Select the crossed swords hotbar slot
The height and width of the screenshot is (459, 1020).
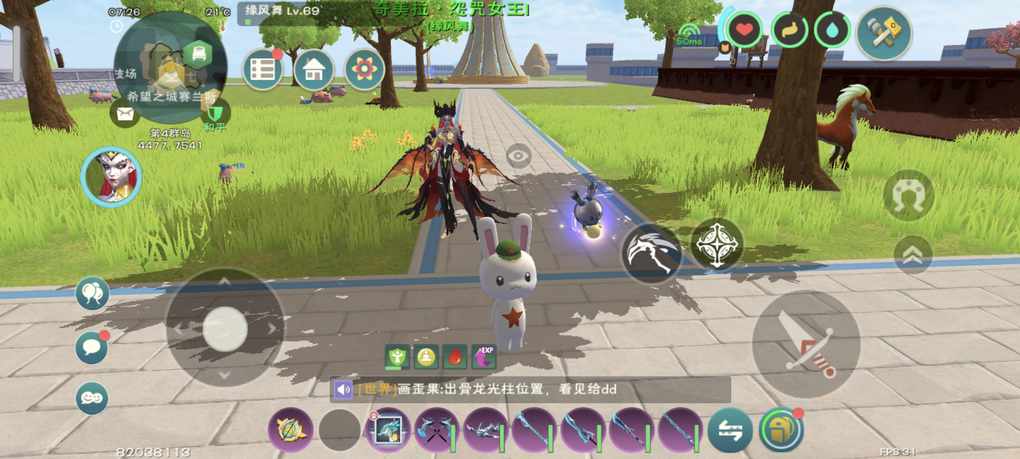pyautogui.click(x=437, y=431)
